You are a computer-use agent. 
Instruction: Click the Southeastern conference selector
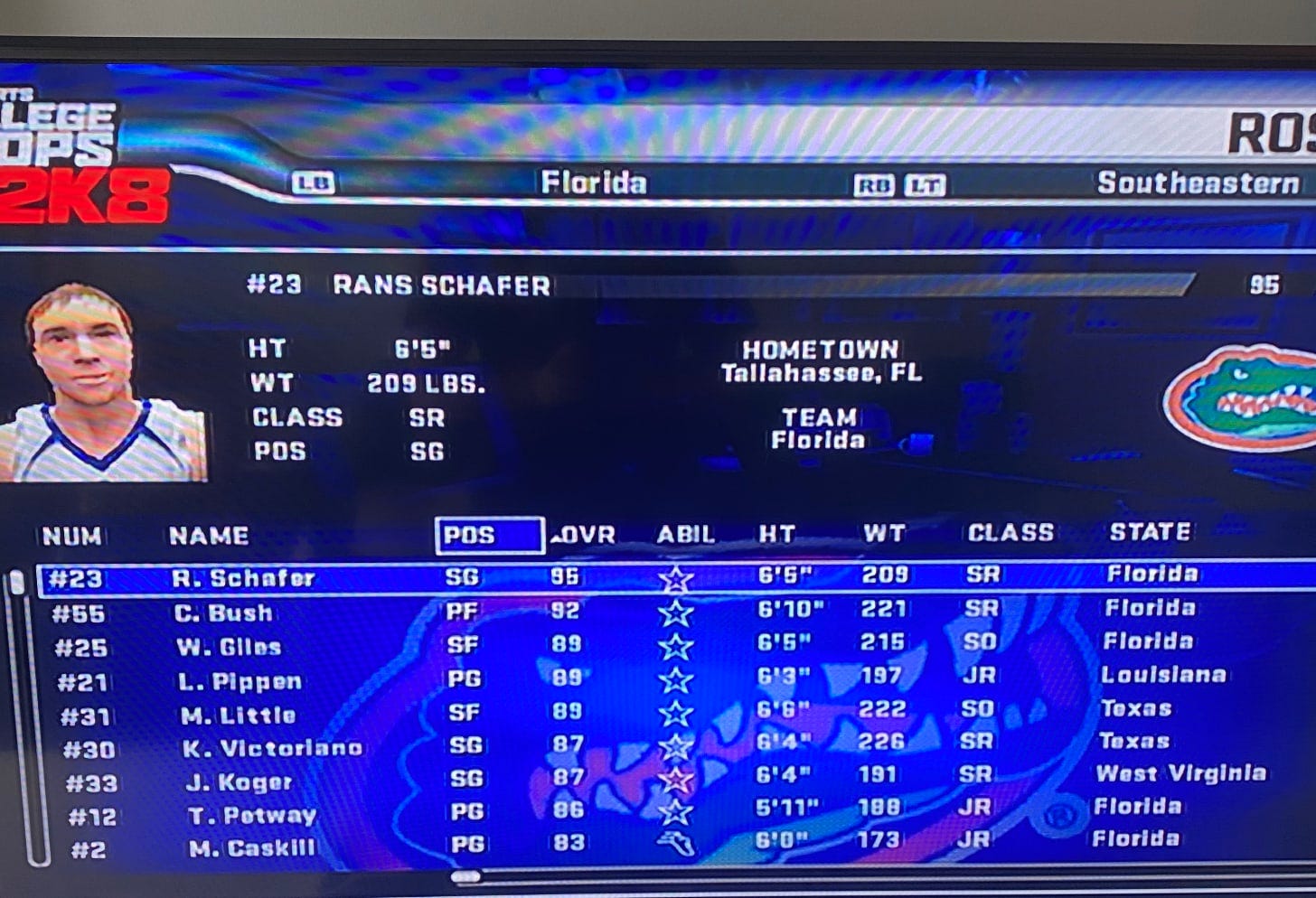pos(1198,183)
